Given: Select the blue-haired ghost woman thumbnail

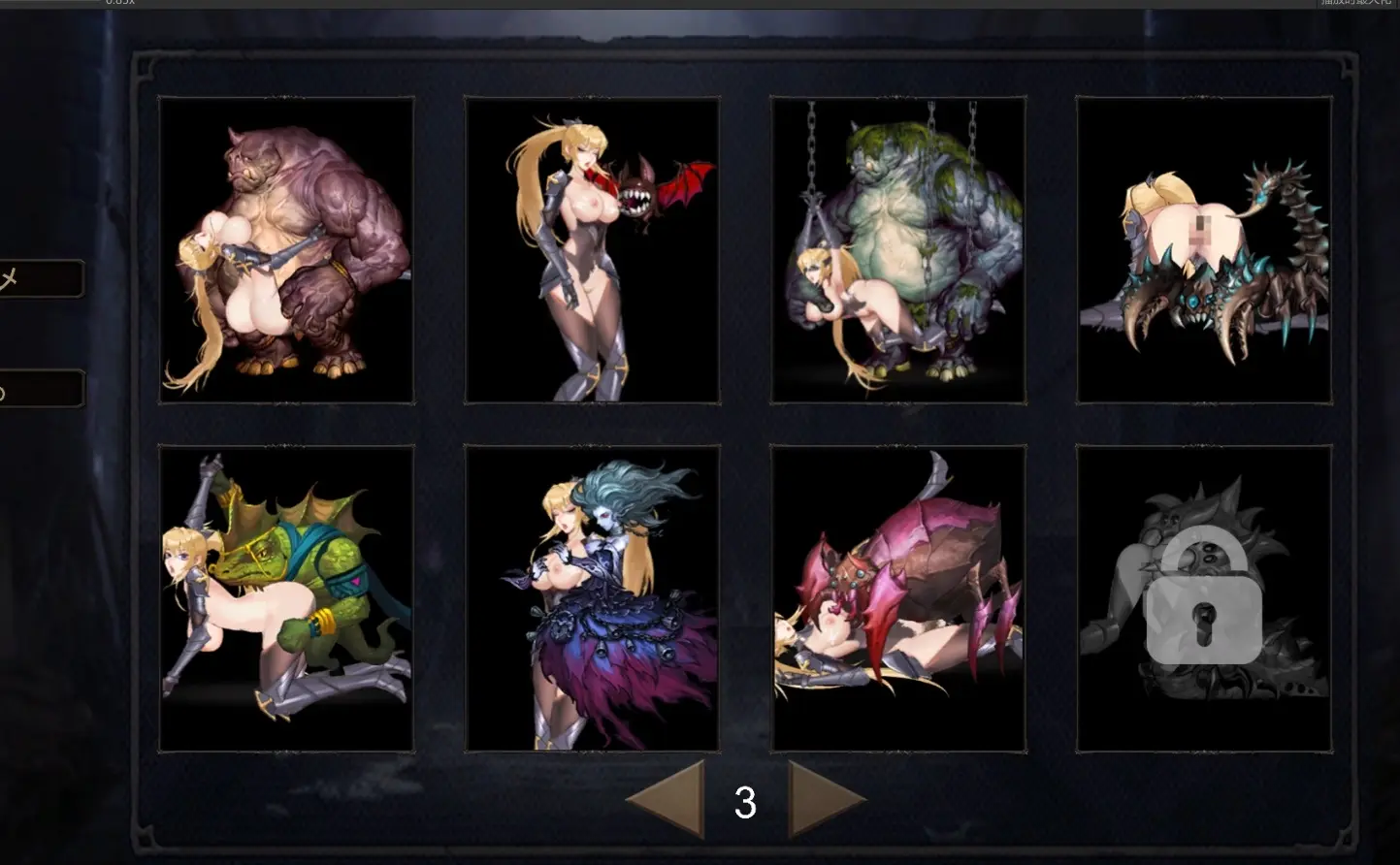Looking at the screenshot, I should click(x=592, y=597).
